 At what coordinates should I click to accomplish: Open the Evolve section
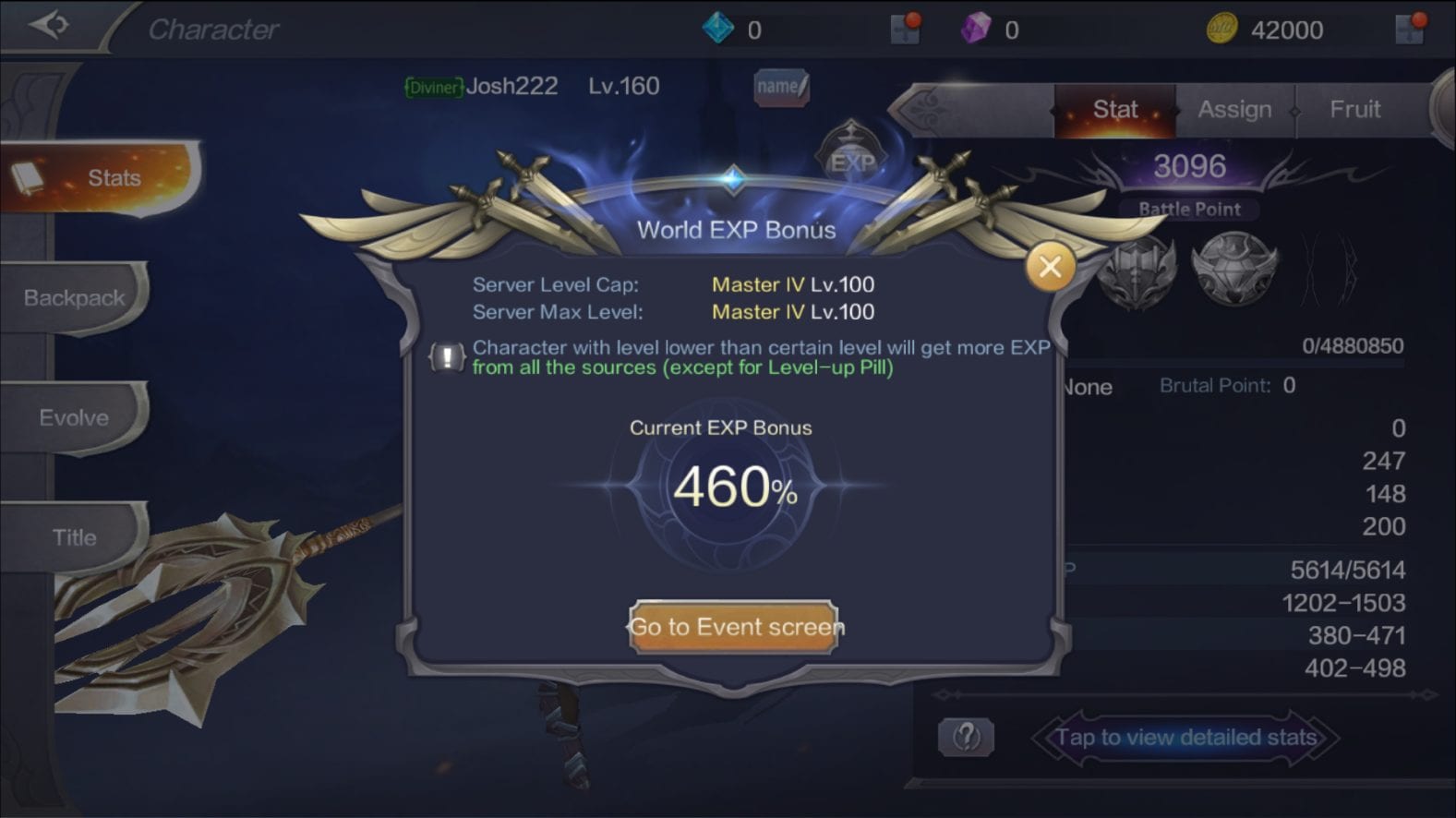tap(74, 417)
